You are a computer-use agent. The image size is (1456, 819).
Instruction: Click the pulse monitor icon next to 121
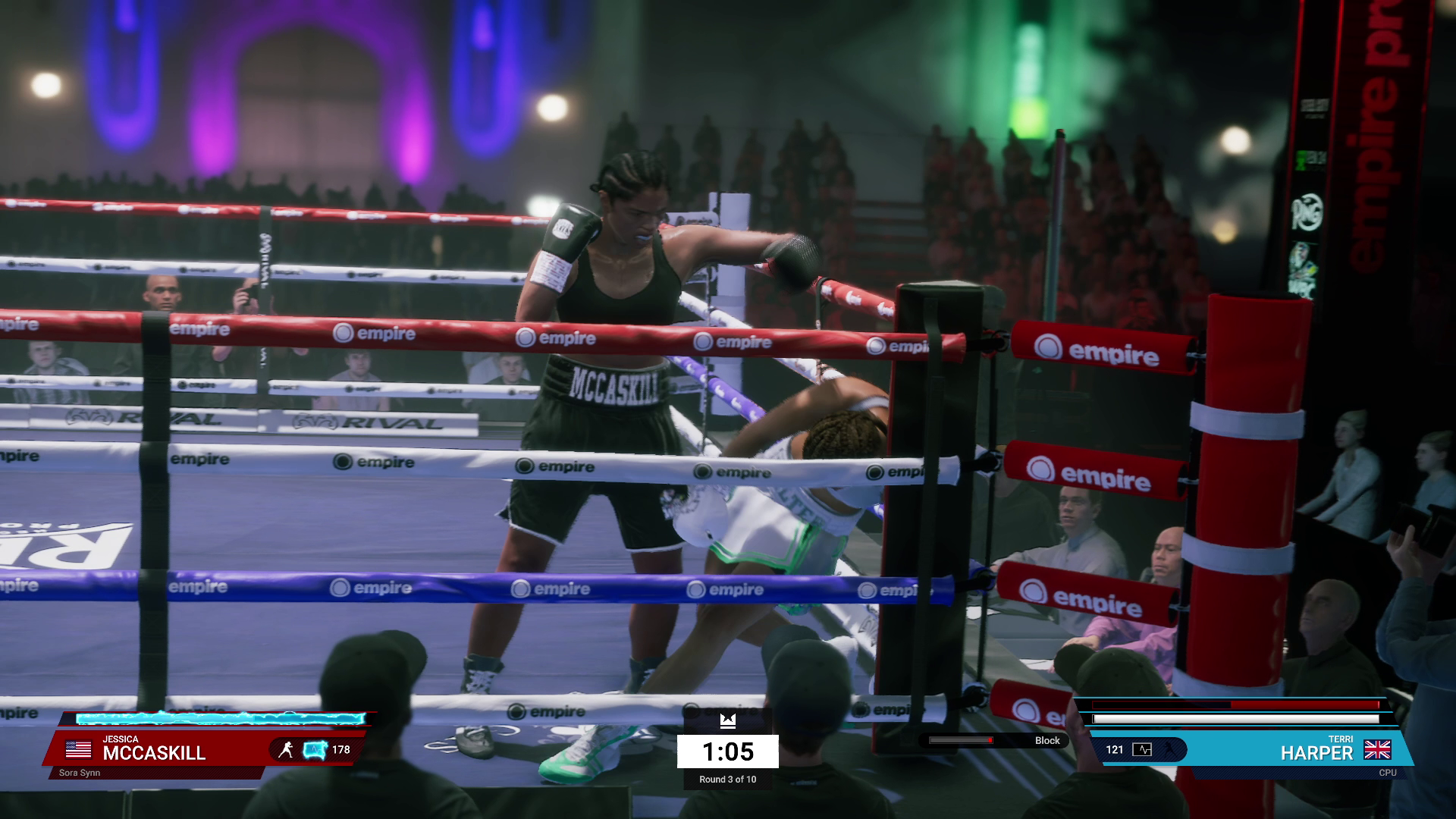click(1142, 750)
